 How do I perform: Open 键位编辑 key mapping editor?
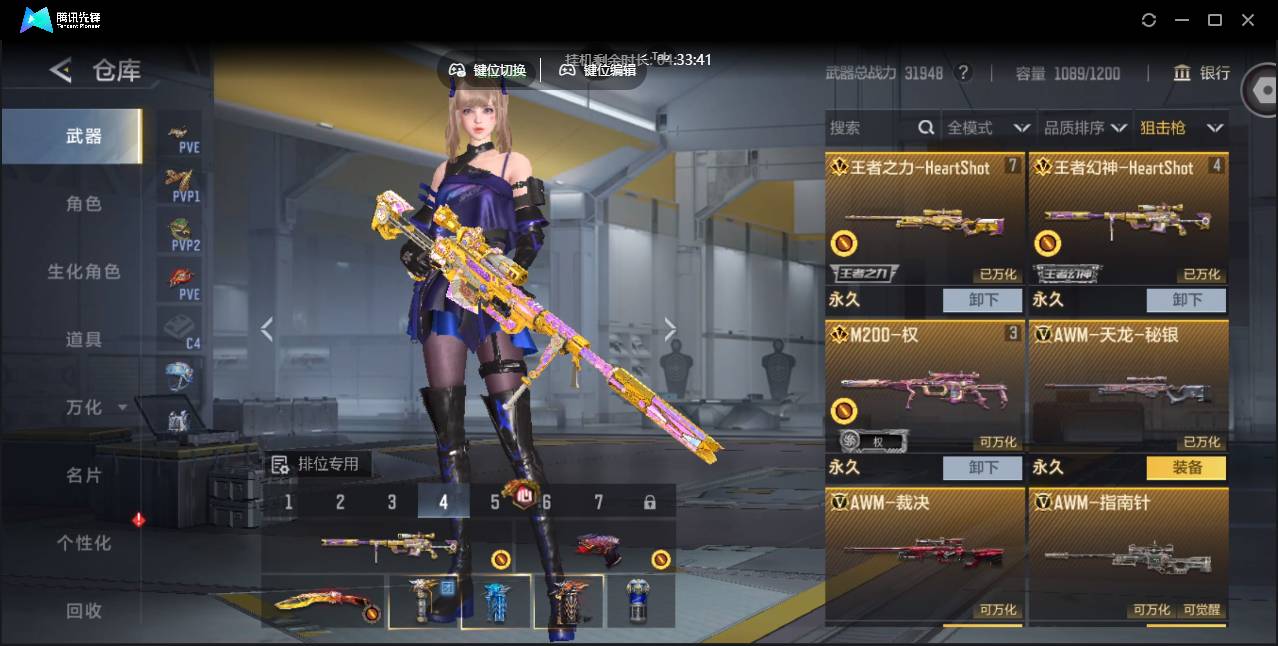[x=598, y=70]
